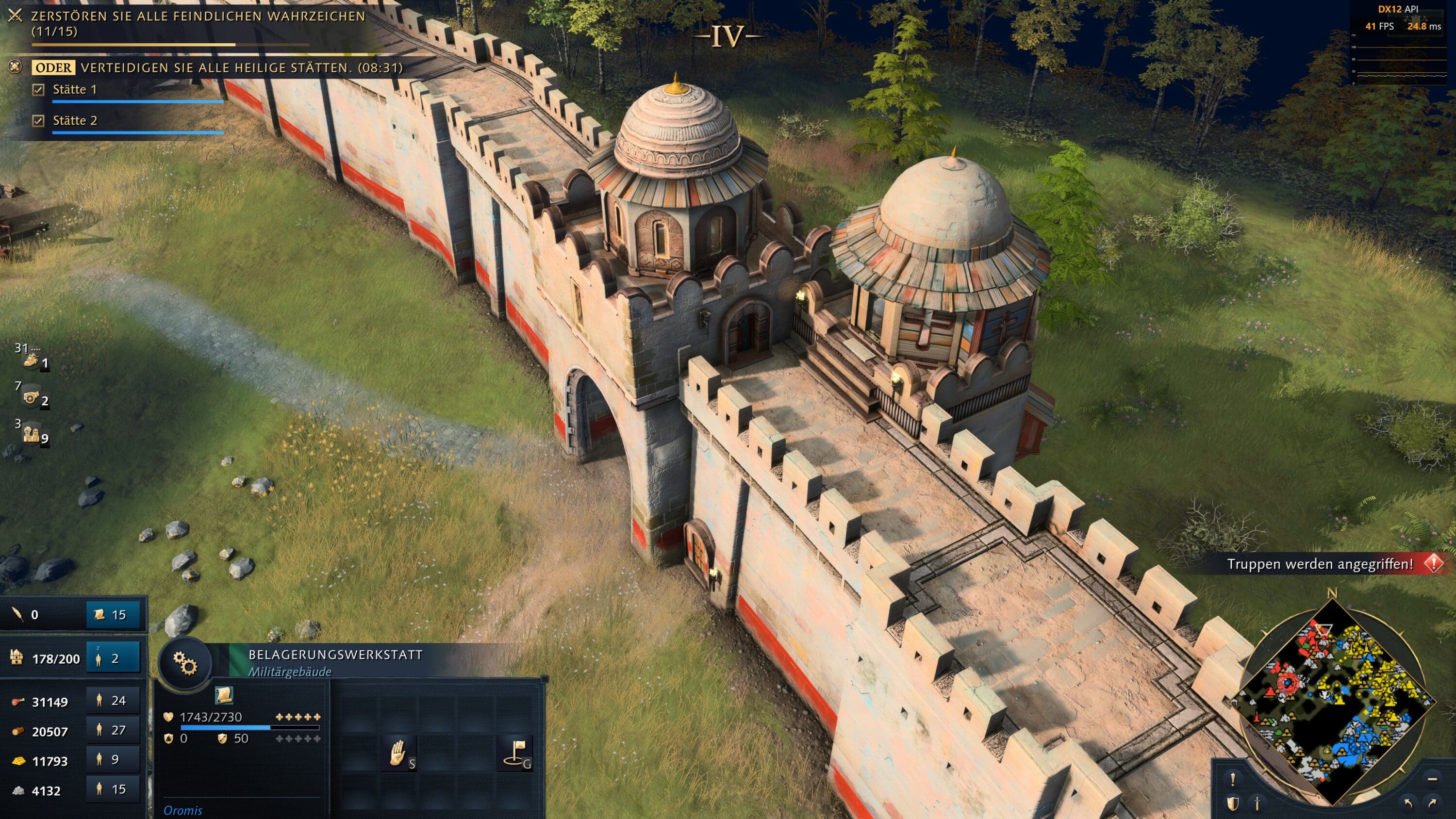
Task: Toggle the minimap shield filter button
Action: tap(1233, 804)
